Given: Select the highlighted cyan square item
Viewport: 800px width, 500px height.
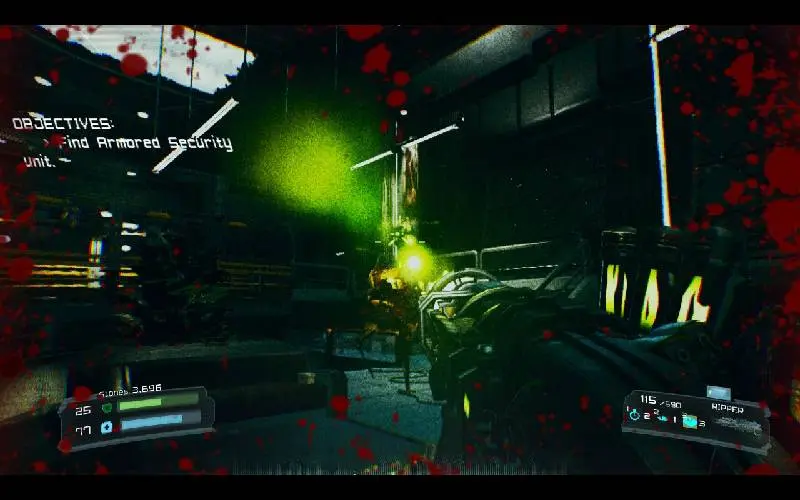Looking at the screenshot, I should pos(689,421).
